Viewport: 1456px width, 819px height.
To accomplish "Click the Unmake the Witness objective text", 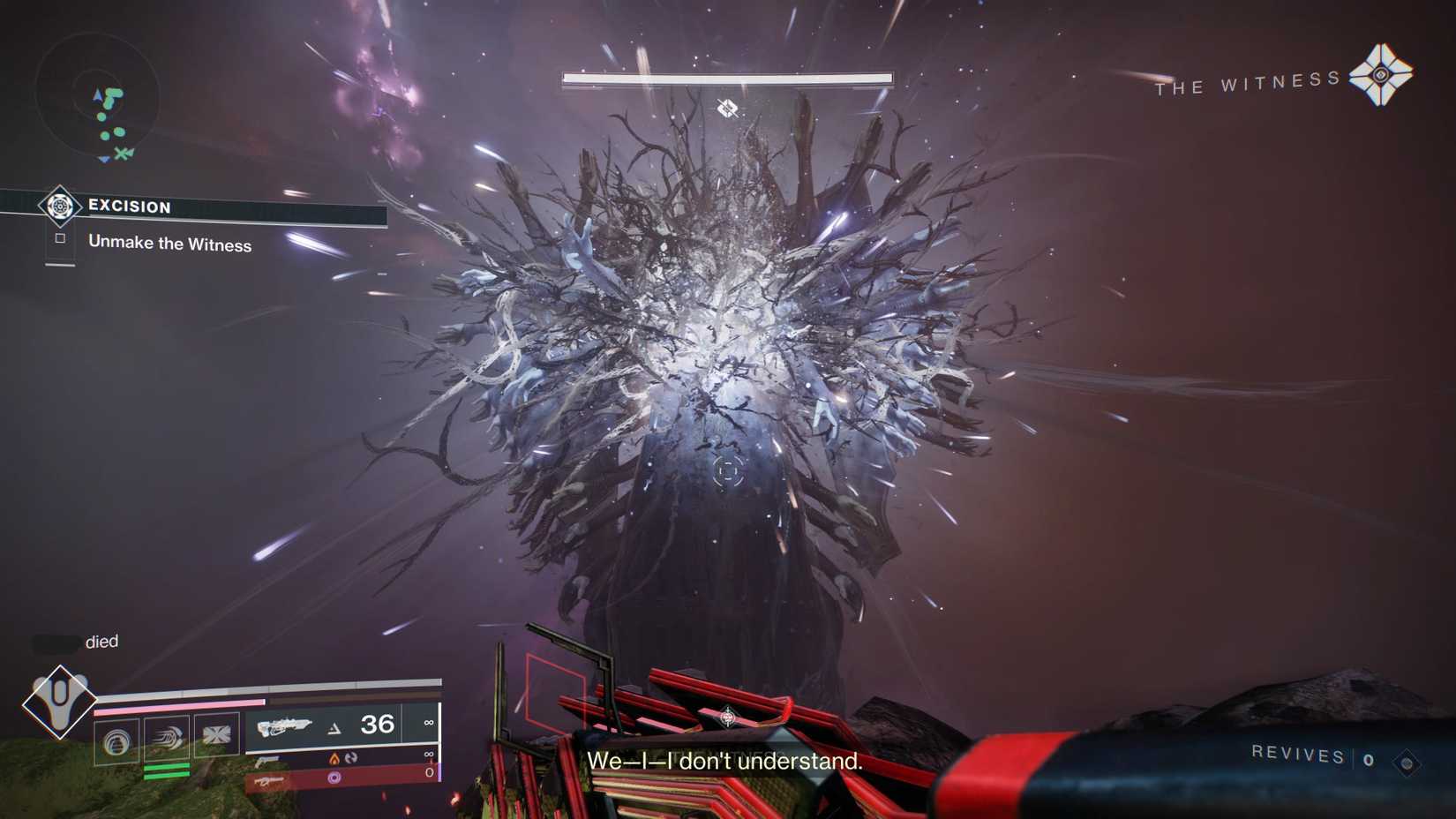I will [170, 244].
